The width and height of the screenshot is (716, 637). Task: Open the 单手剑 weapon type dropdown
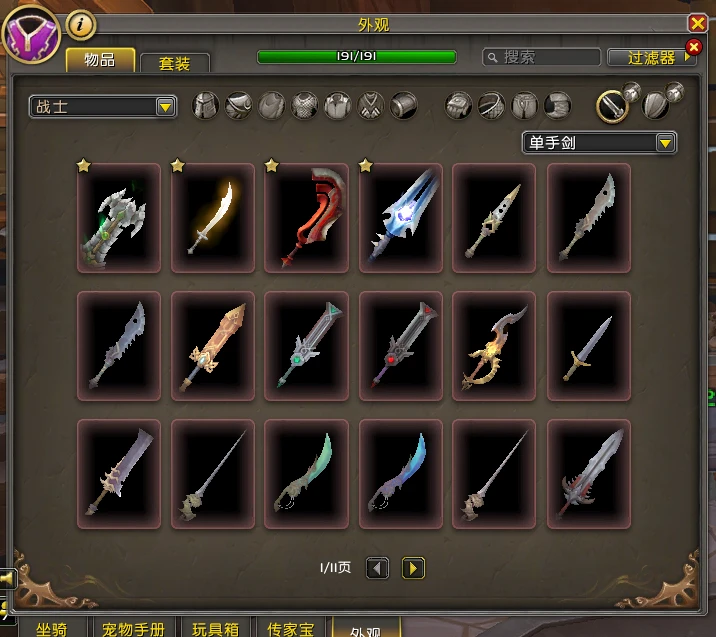pos(599,143)
